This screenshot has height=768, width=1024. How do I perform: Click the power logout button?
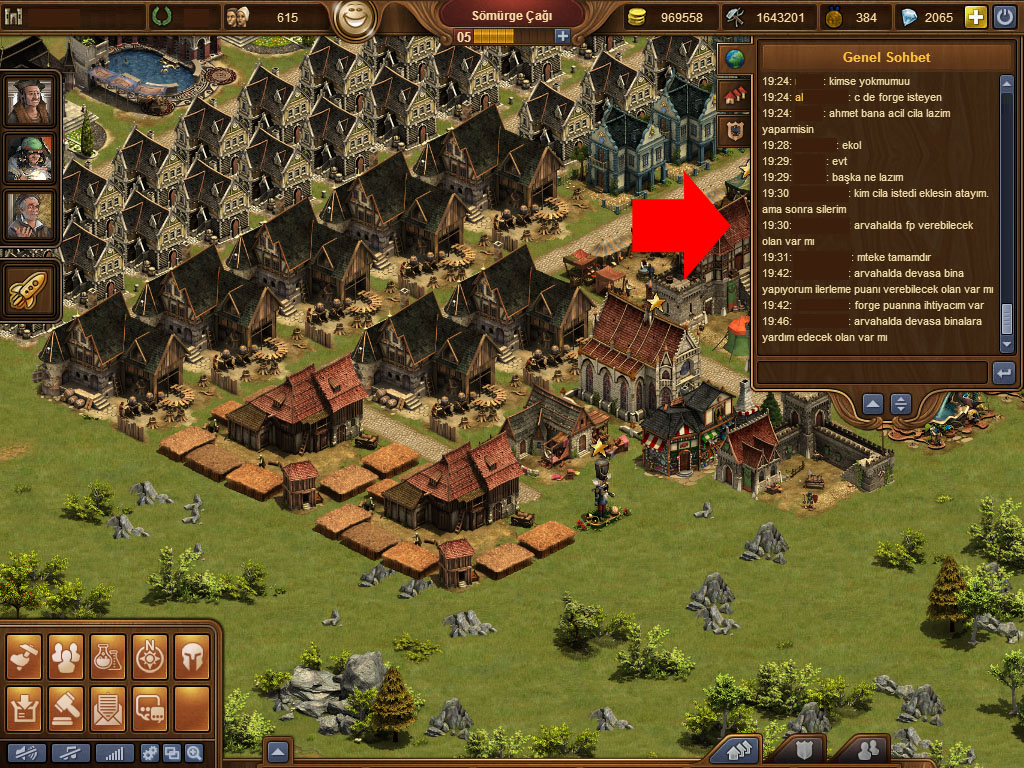tap(1003, 16)
